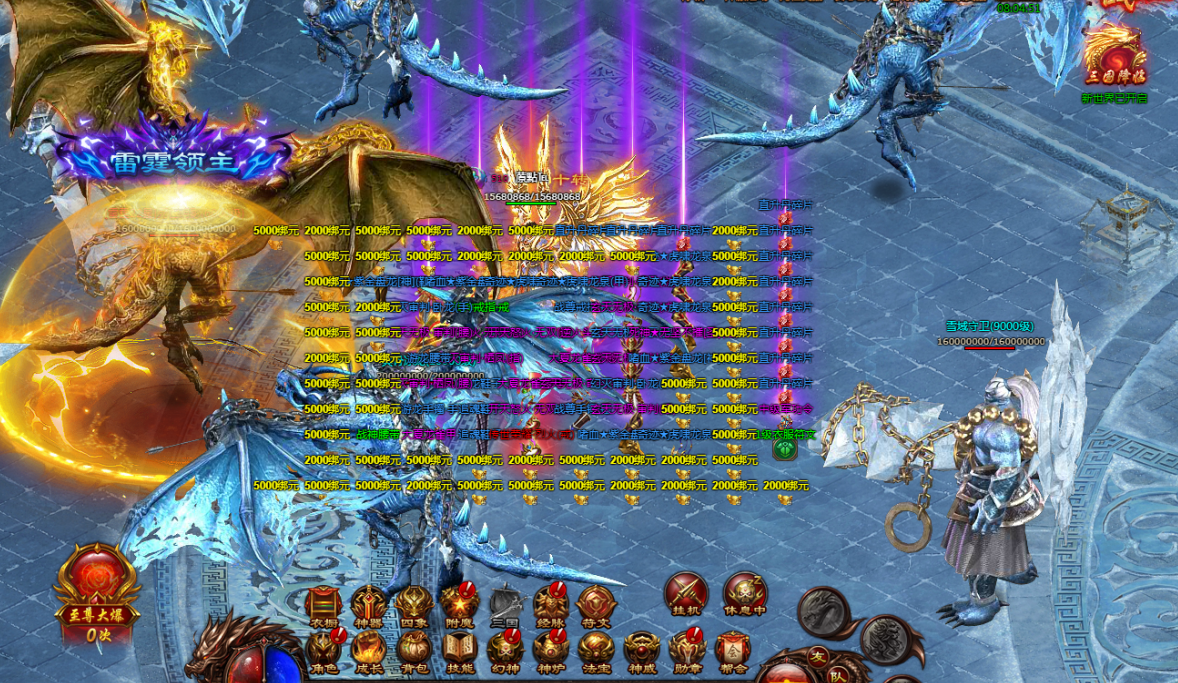Select the 四象 icon

point(413,605)
